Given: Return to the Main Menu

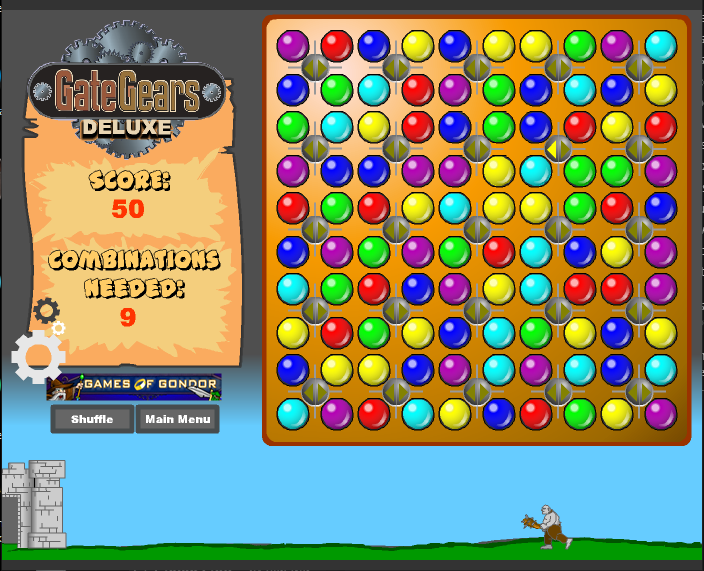Looking at the screenshot, I should [x=177, y=419].
